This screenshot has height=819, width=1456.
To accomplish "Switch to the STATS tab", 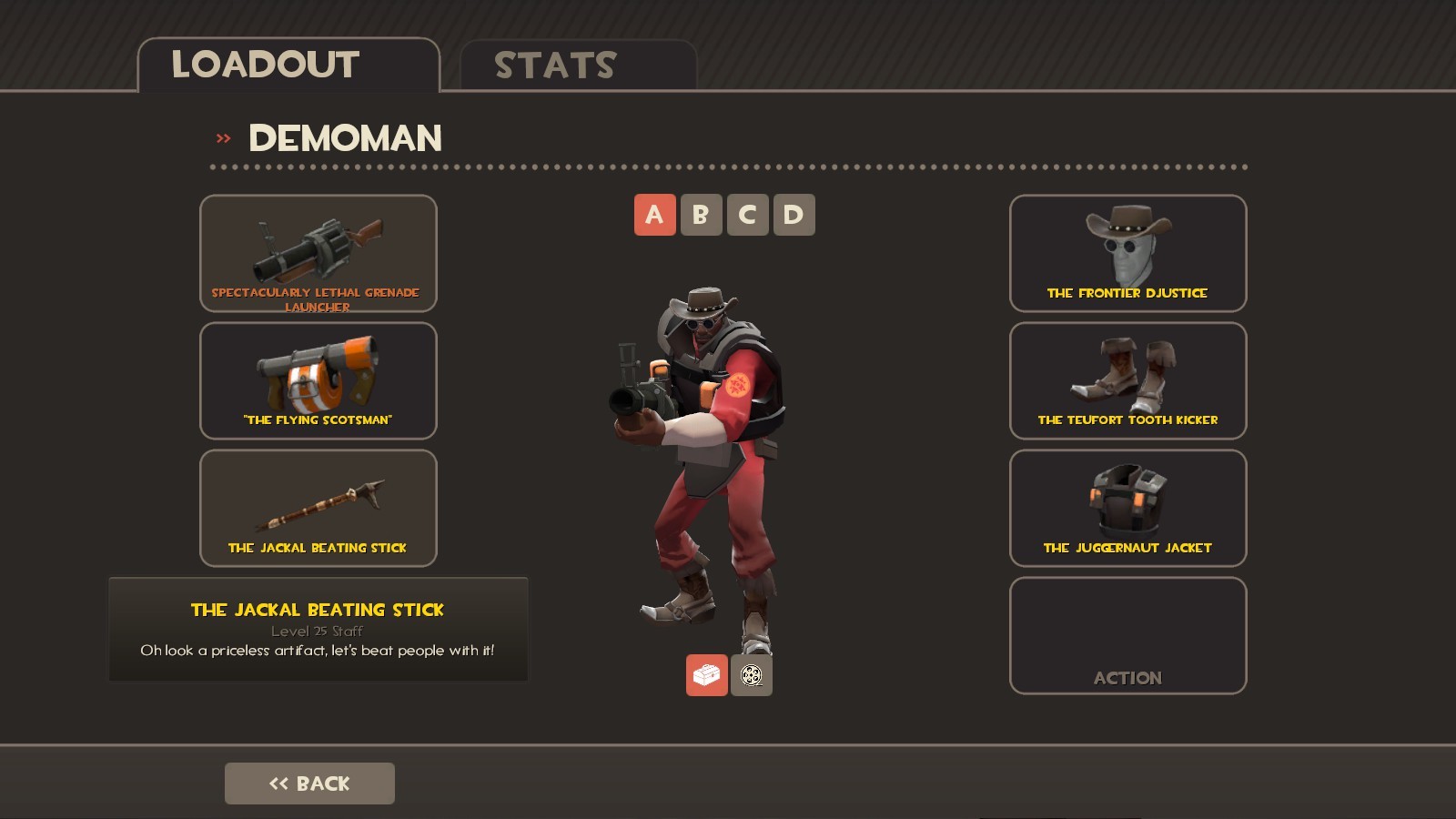I will pyautogui.click(x=553, y=64).
